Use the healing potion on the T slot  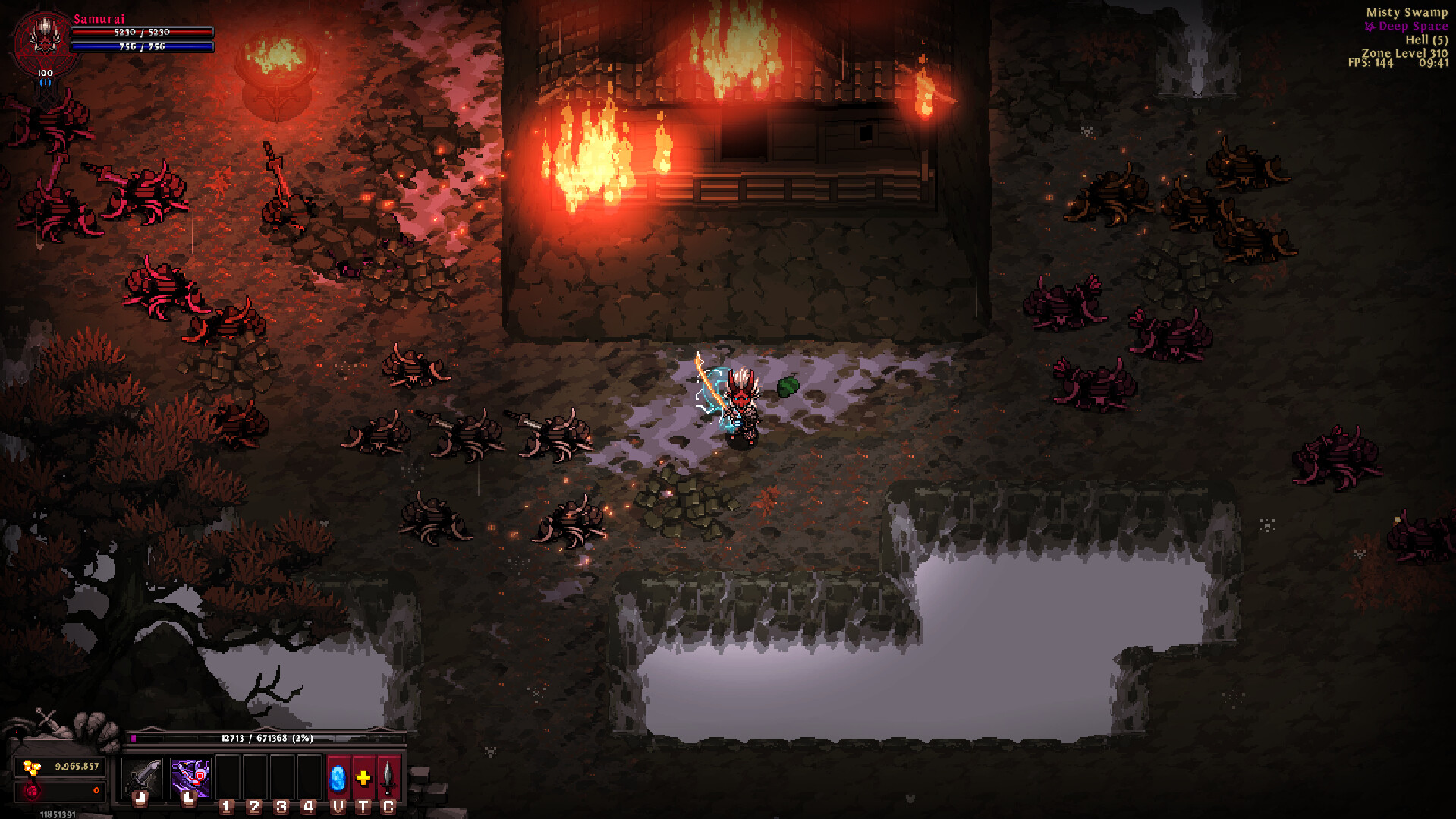(x=363, y=776)
